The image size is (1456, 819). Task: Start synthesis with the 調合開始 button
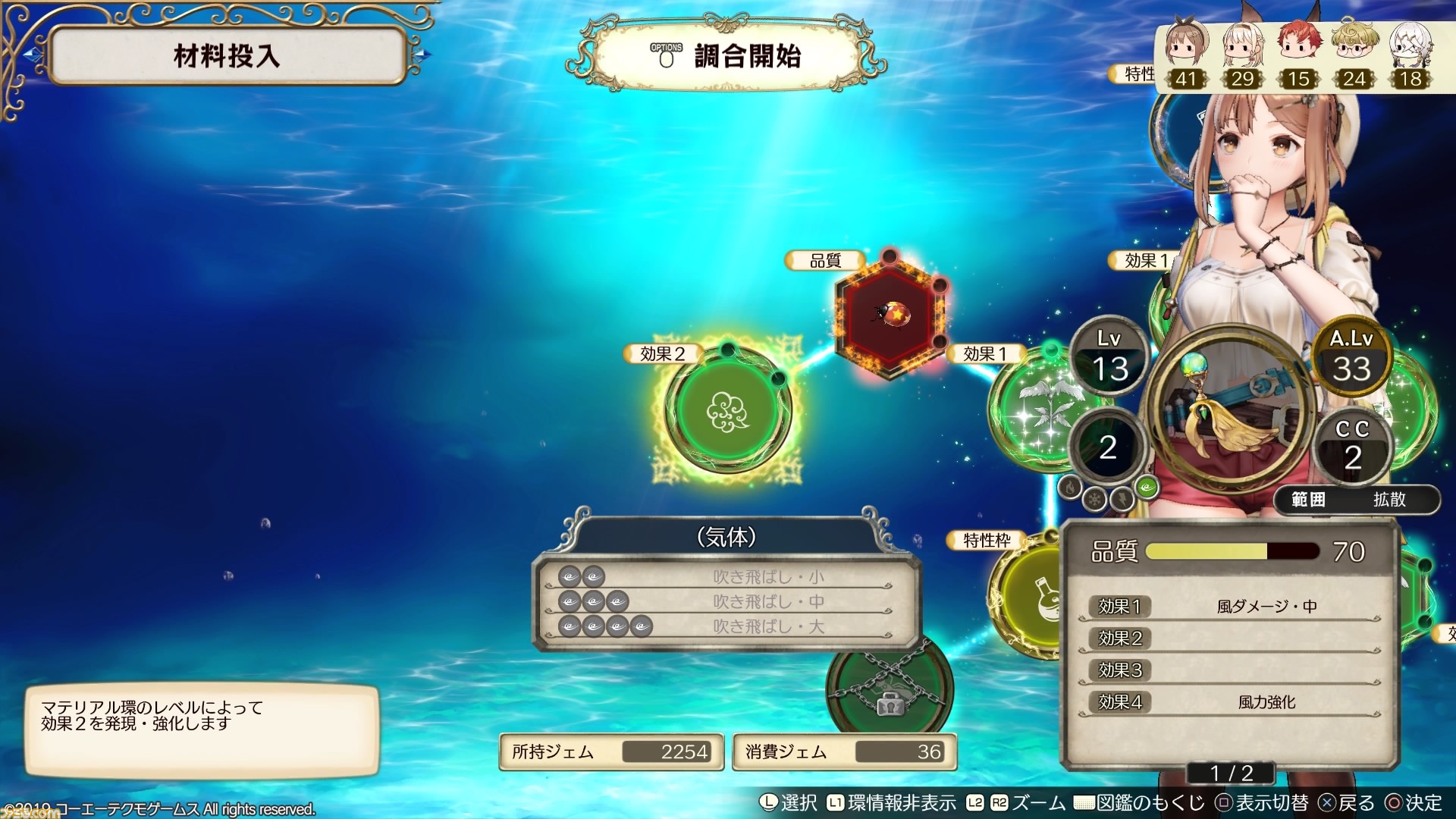[726, 56]
